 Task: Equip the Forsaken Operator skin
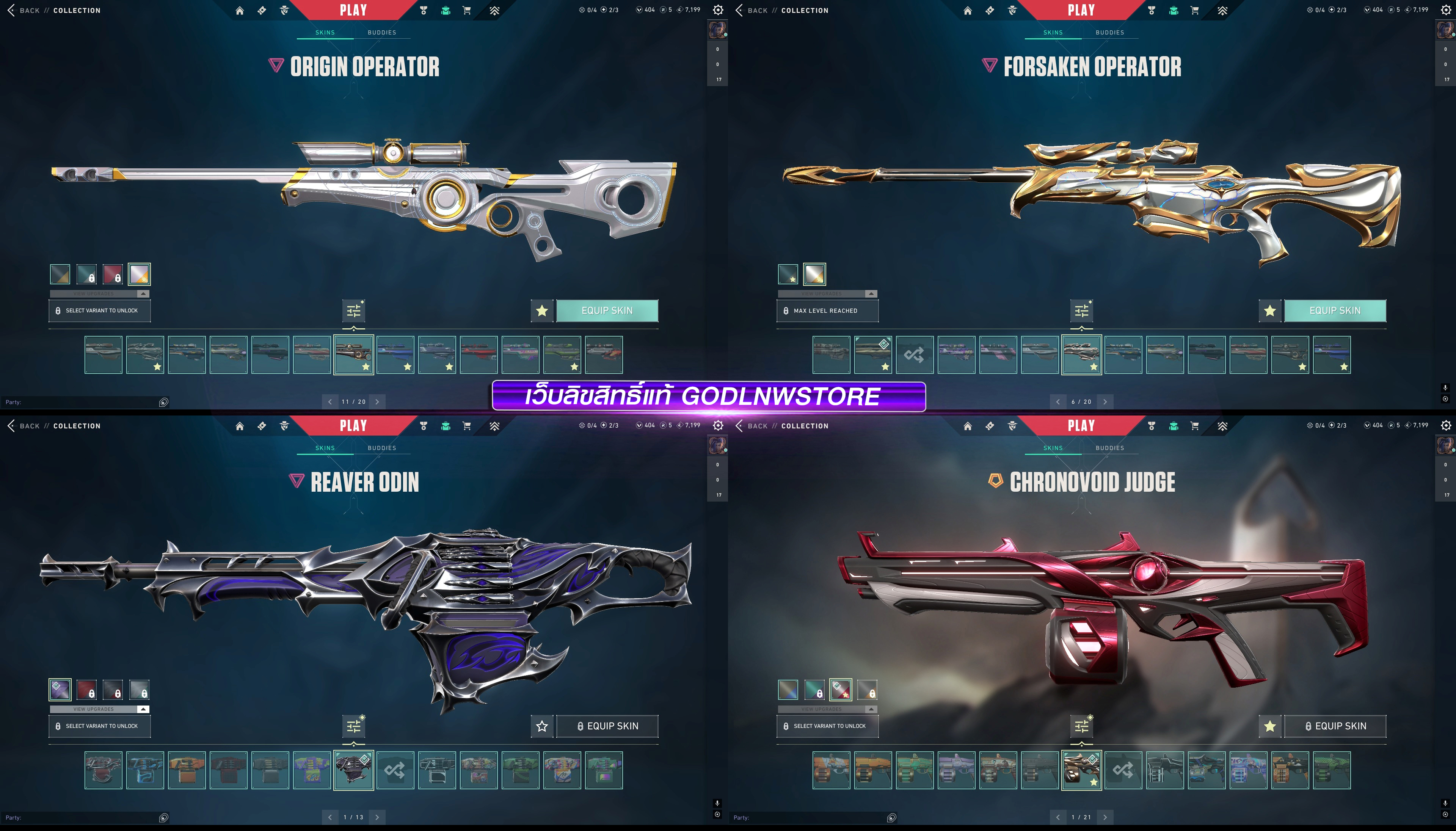coord(1334,310)
